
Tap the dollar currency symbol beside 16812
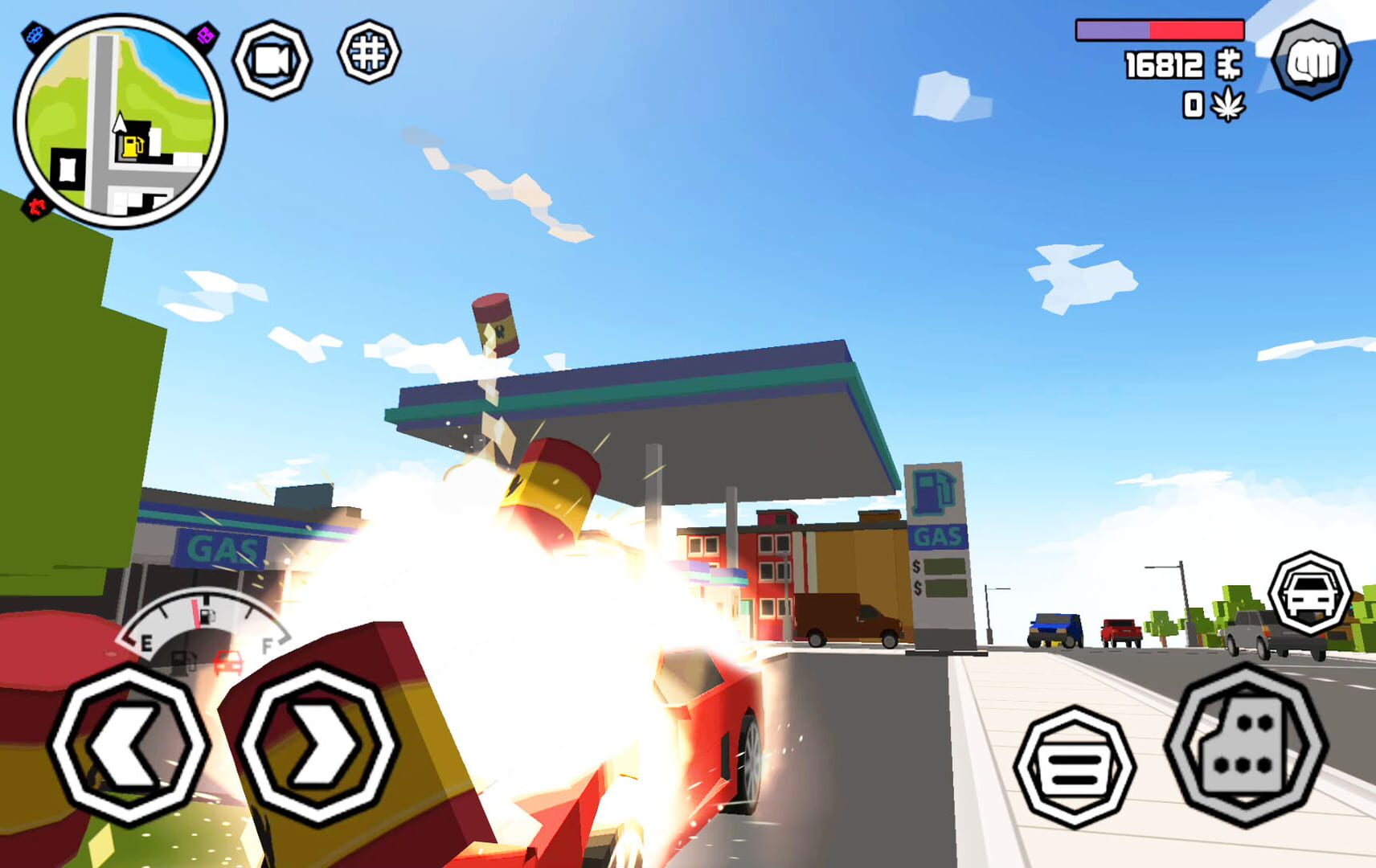coord(1230,65)
